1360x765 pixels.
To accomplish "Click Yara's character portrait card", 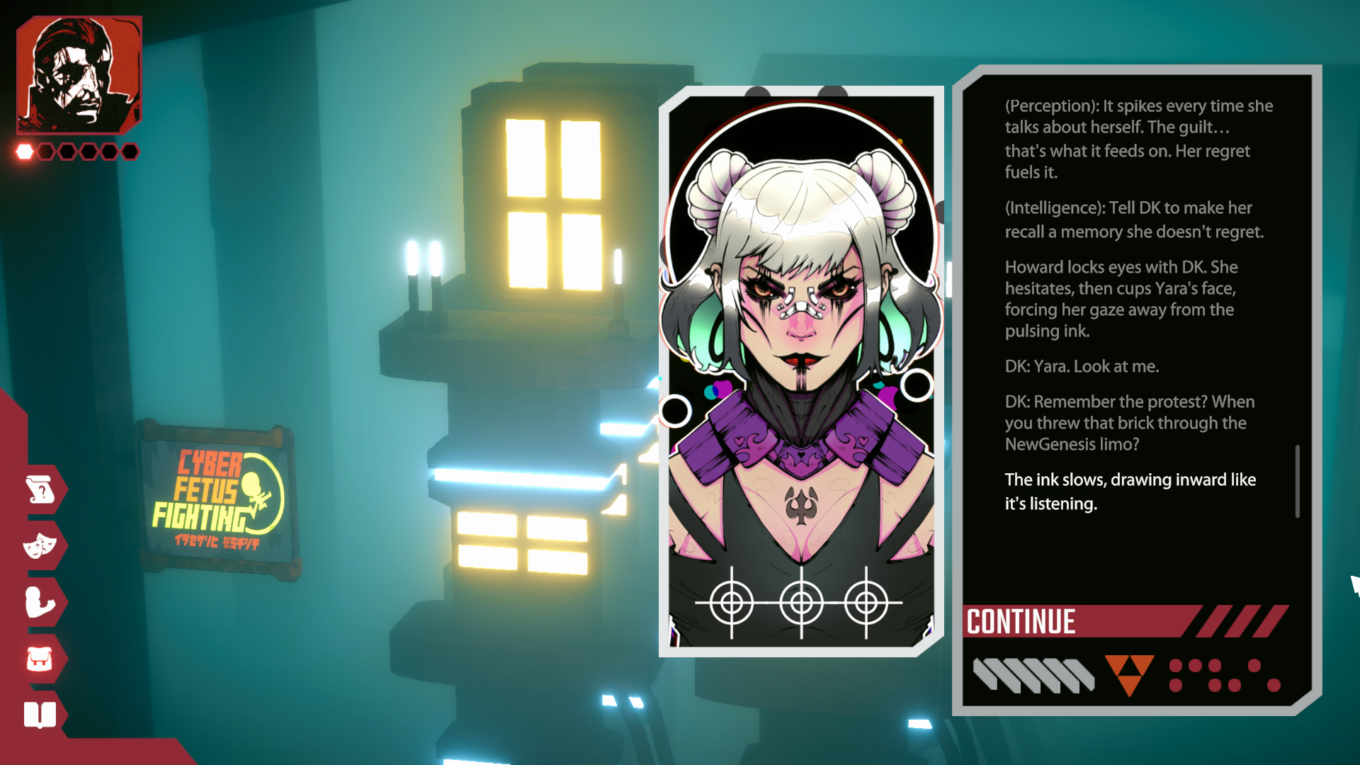I will point(800,370).
